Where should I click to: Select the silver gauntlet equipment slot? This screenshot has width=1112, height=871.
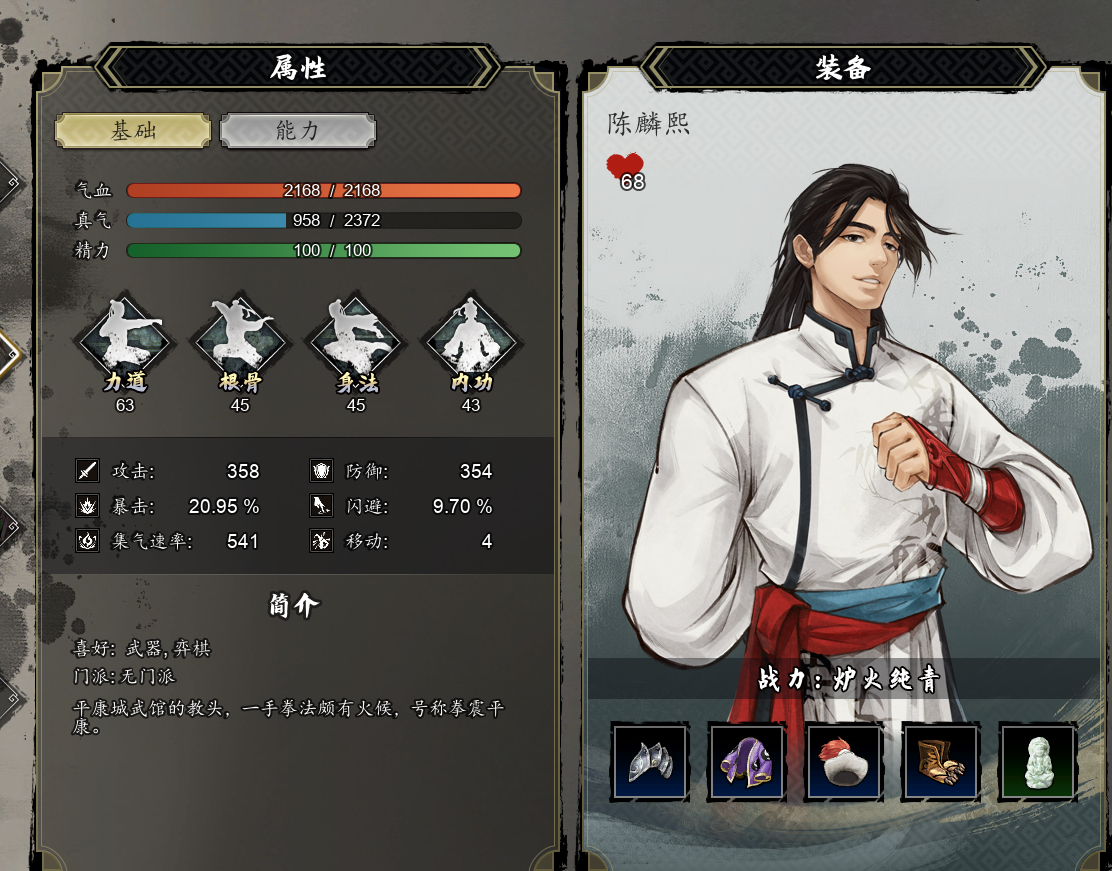coord(650,762)
